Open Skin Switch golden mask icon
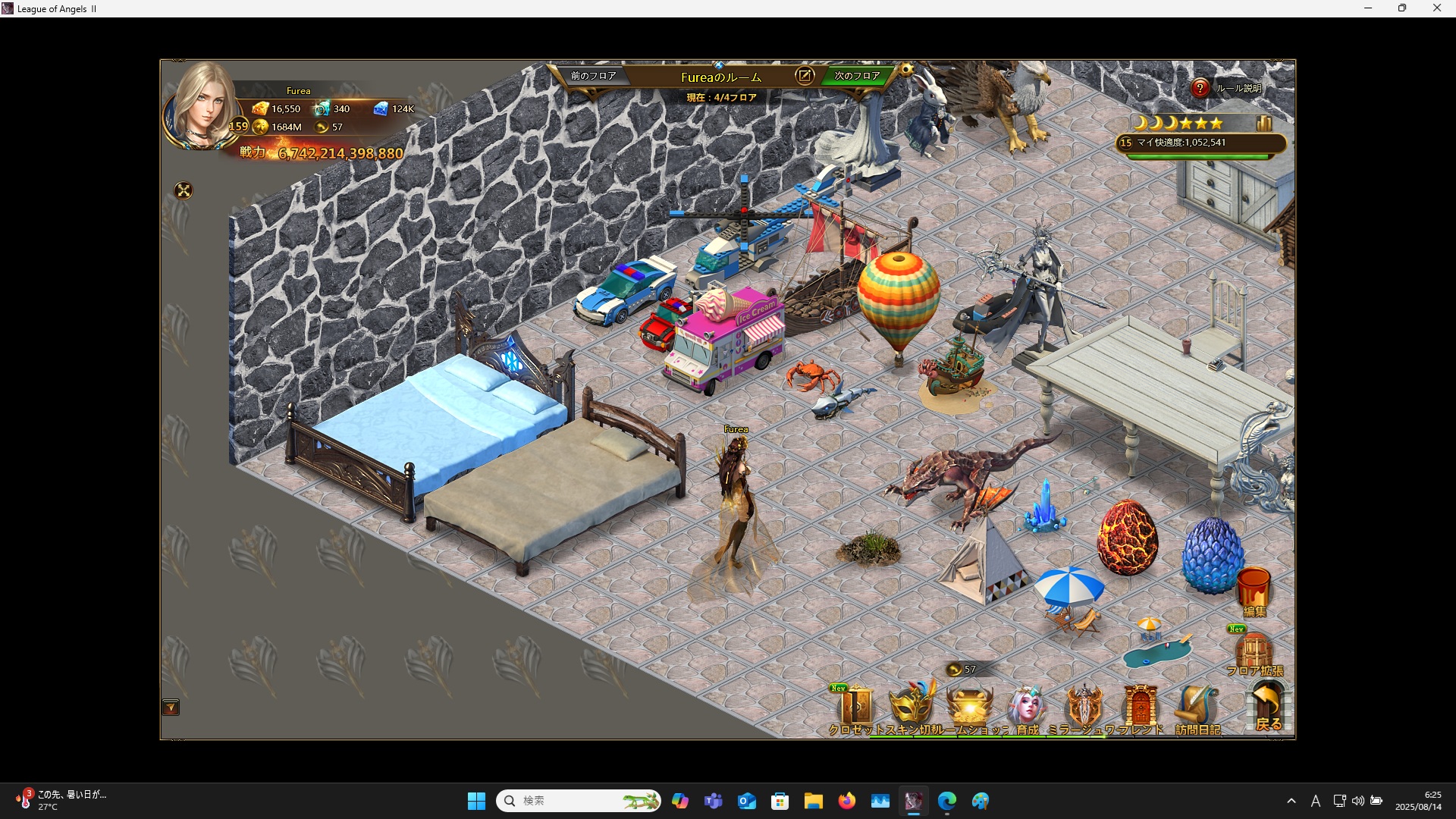The width and height of the screenshot is (1456, 819). (x=912, y=705)
